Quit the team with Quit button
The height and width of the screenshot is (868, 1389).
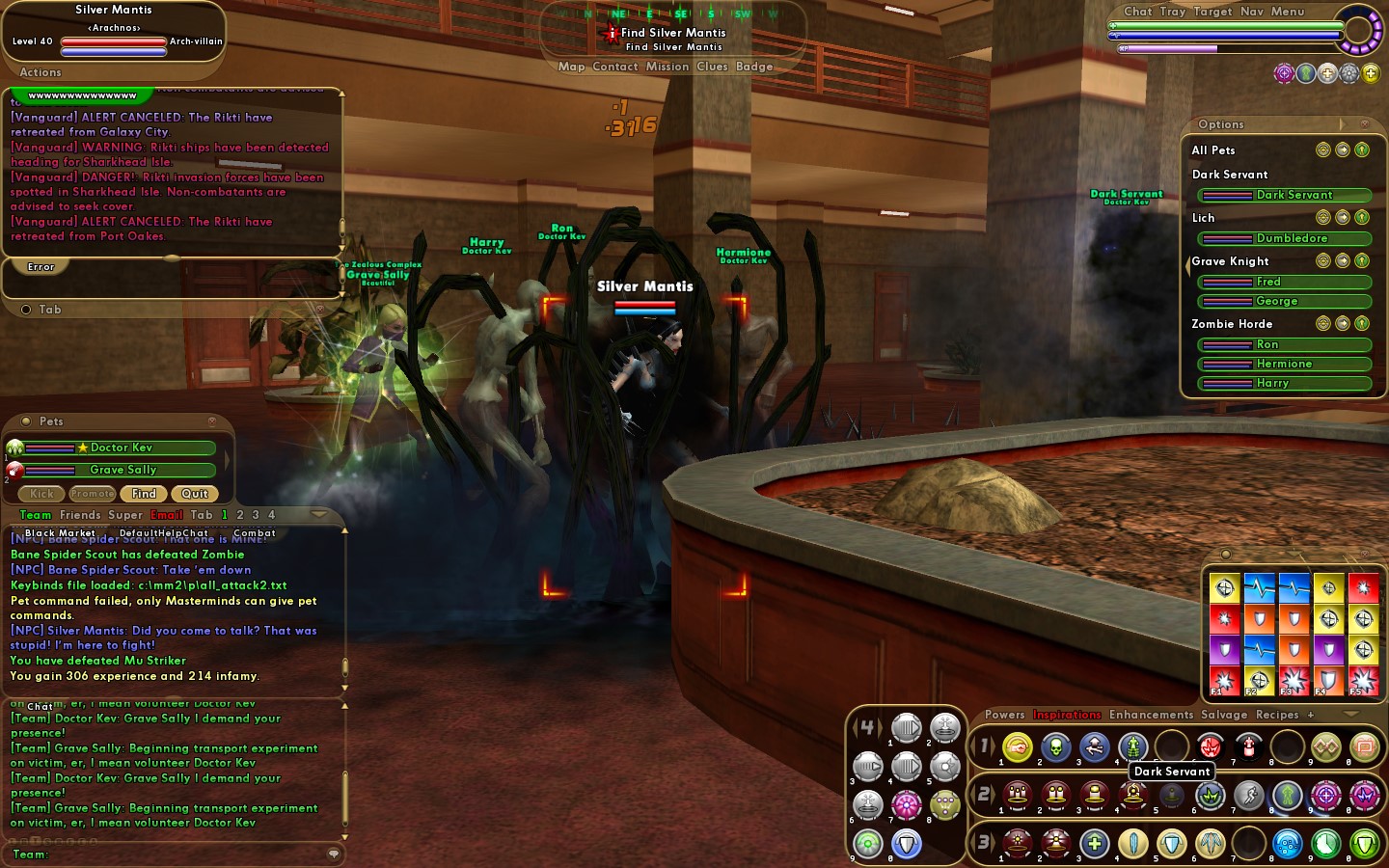coord(195,494)
